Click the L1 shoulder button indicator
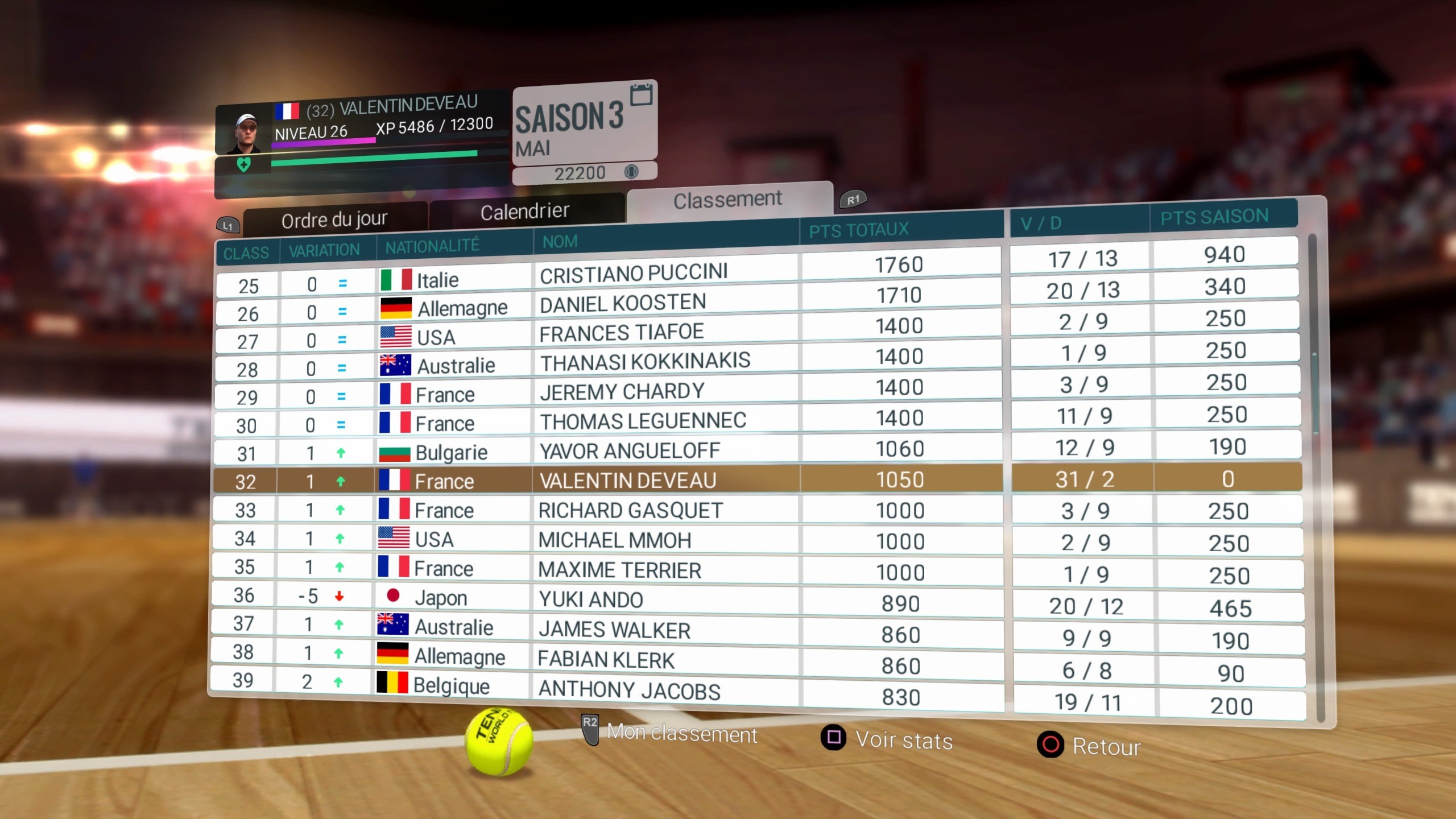The image size is (1456, 819). point(227,225)
